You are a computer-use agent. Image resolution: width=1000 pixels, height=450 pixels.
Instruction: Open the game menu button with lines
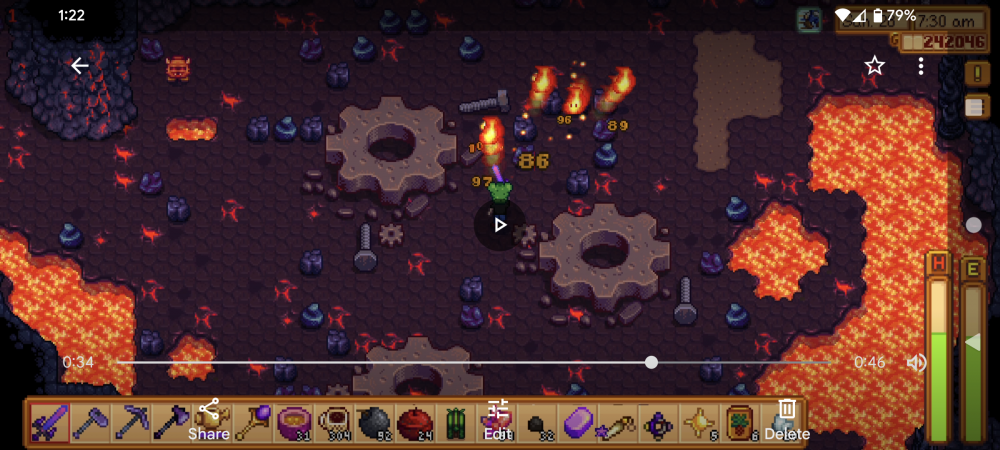(x=976, y=107)
